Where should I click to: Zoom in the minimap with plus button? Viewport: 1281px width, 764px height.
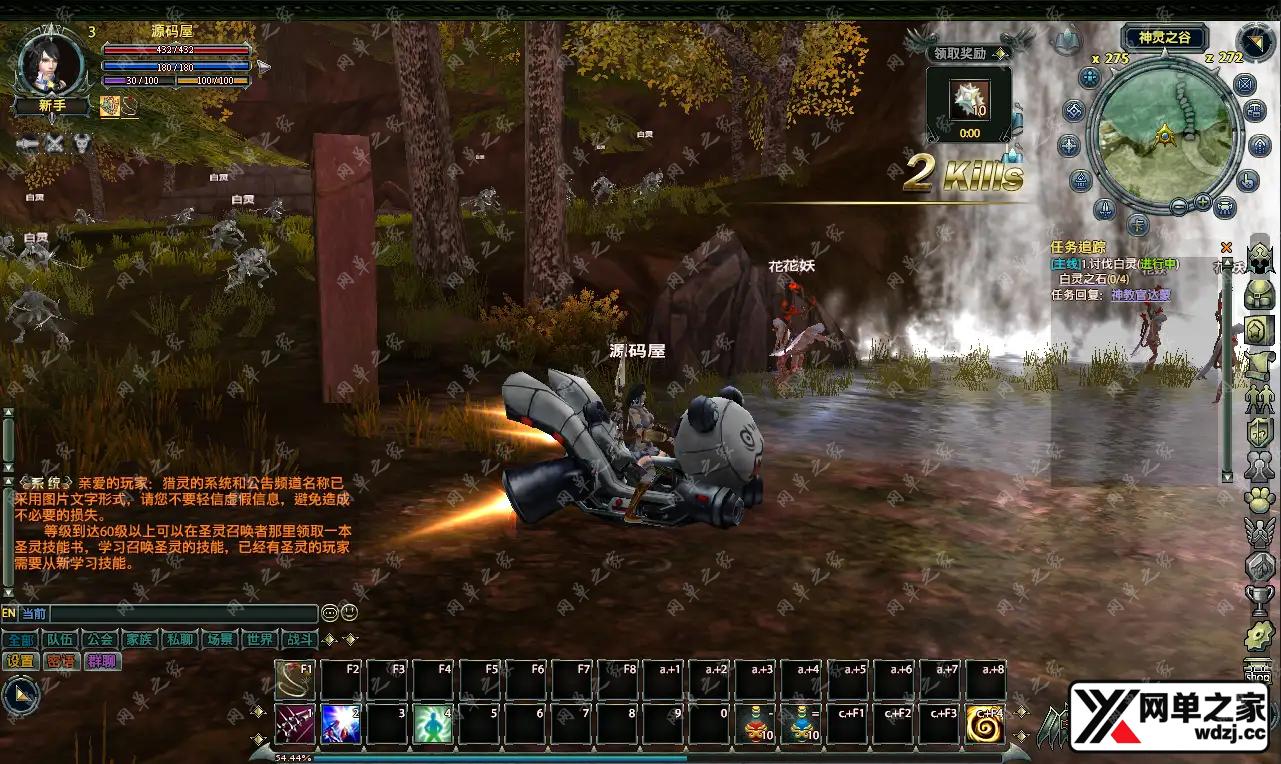tap(1202, 203)
